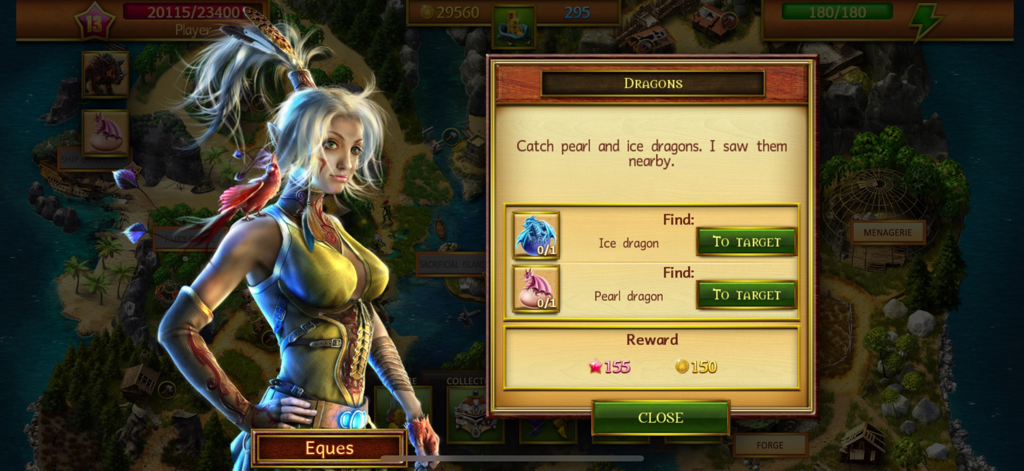The height and width of the screenshot is (471, 1024).
Task: Close the Dragons quest dialog
Action: point(660,417)
